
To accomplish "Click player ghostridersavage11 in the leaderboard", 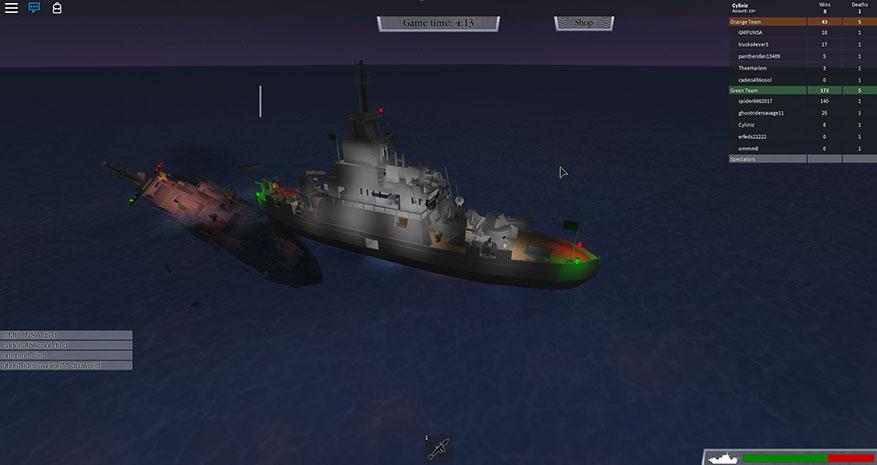I will click(761, 113).
